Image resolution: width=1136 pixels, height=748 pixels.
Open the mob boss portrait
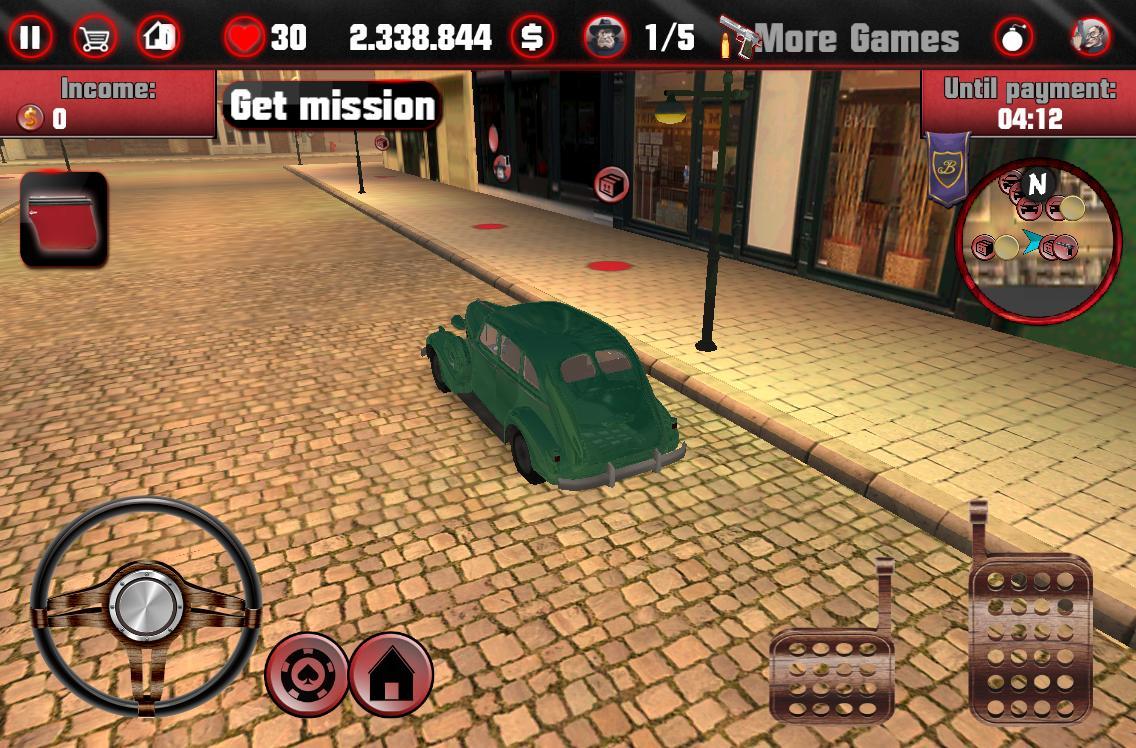(1091, 38)
